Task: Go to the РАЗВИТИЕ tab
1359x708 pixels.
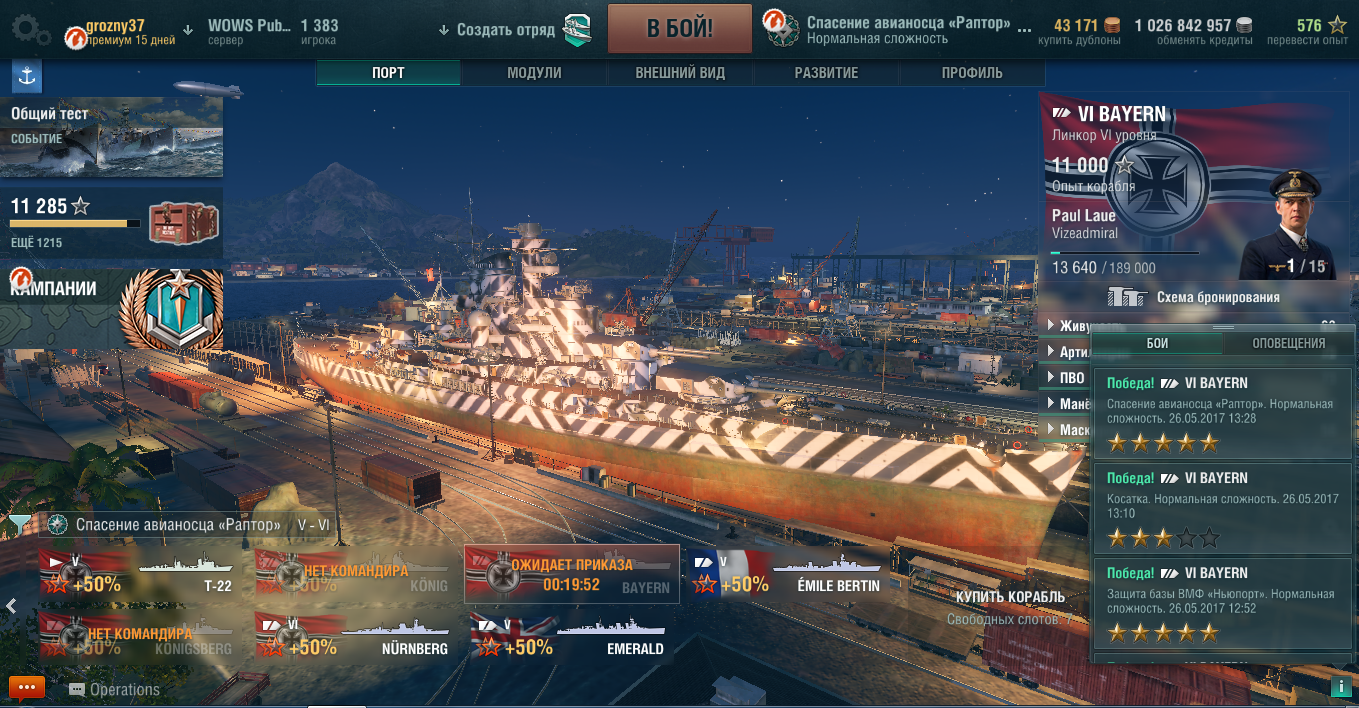Action: 826,73
